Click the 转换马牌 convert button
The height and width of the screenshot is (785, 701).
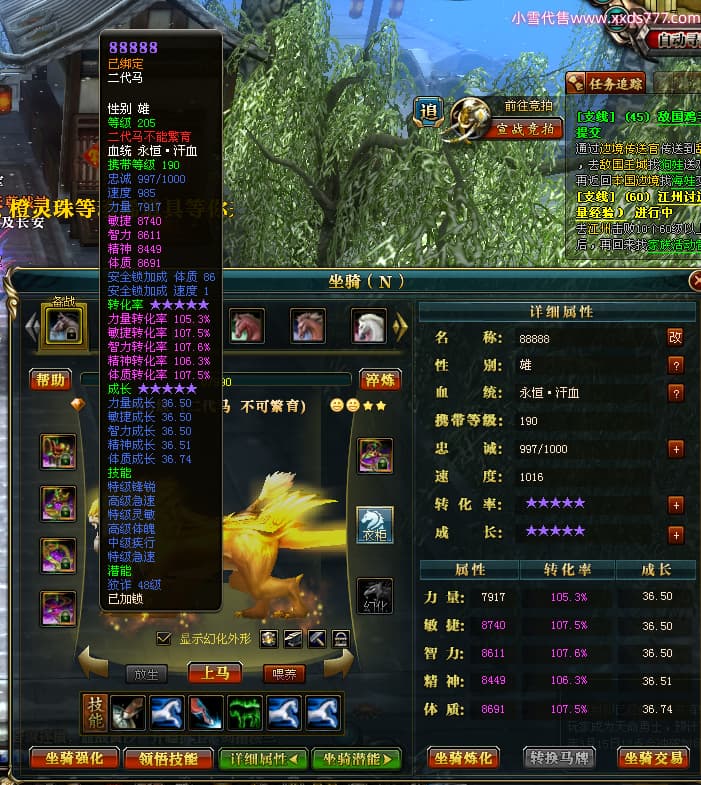click(x=559, y=758)
